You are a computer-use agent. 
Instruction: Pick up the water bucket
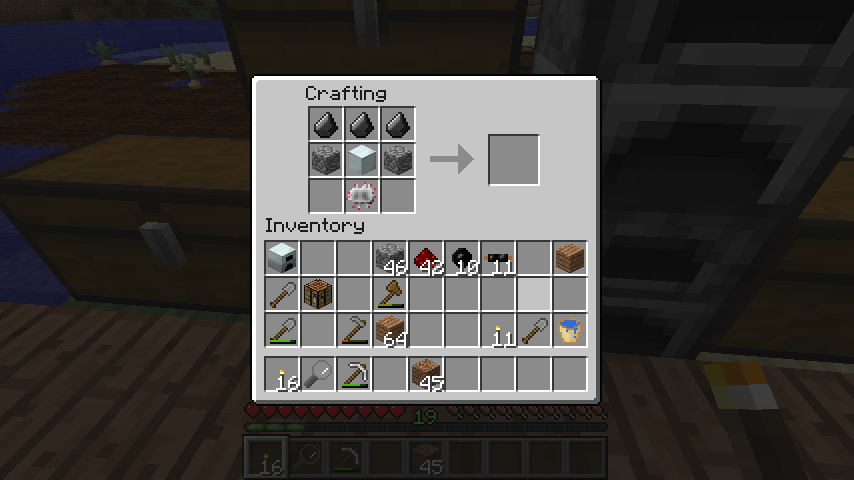[x=570, y=330]
